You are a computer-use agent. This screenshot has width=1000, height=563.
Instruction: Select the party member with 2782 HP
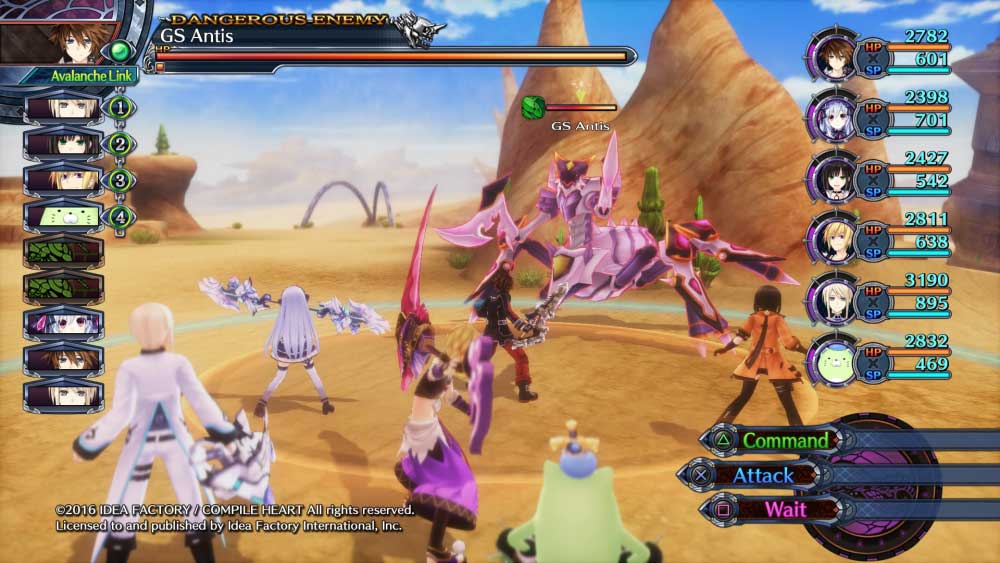click(x=833, y=57)
